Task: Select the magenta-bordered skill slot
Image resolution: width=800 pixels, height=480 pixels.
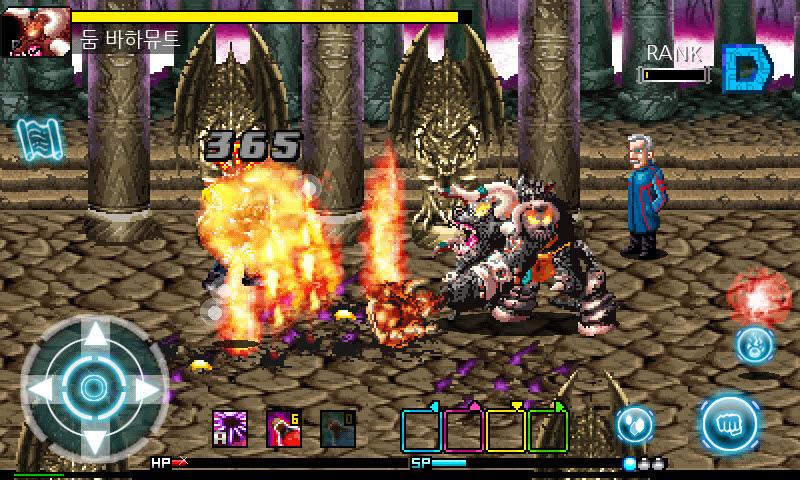Action: pos(463,430)
